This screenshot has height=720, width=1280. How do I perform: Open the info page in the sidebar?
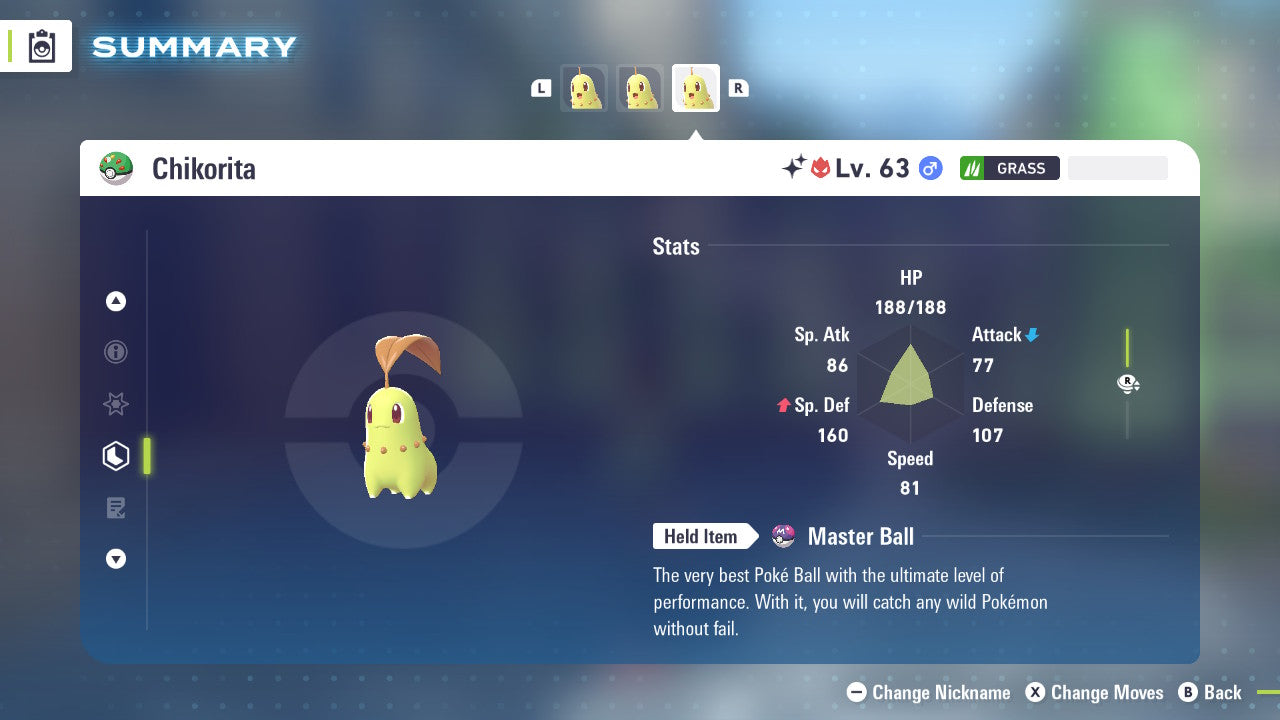[x=115, y=352]
